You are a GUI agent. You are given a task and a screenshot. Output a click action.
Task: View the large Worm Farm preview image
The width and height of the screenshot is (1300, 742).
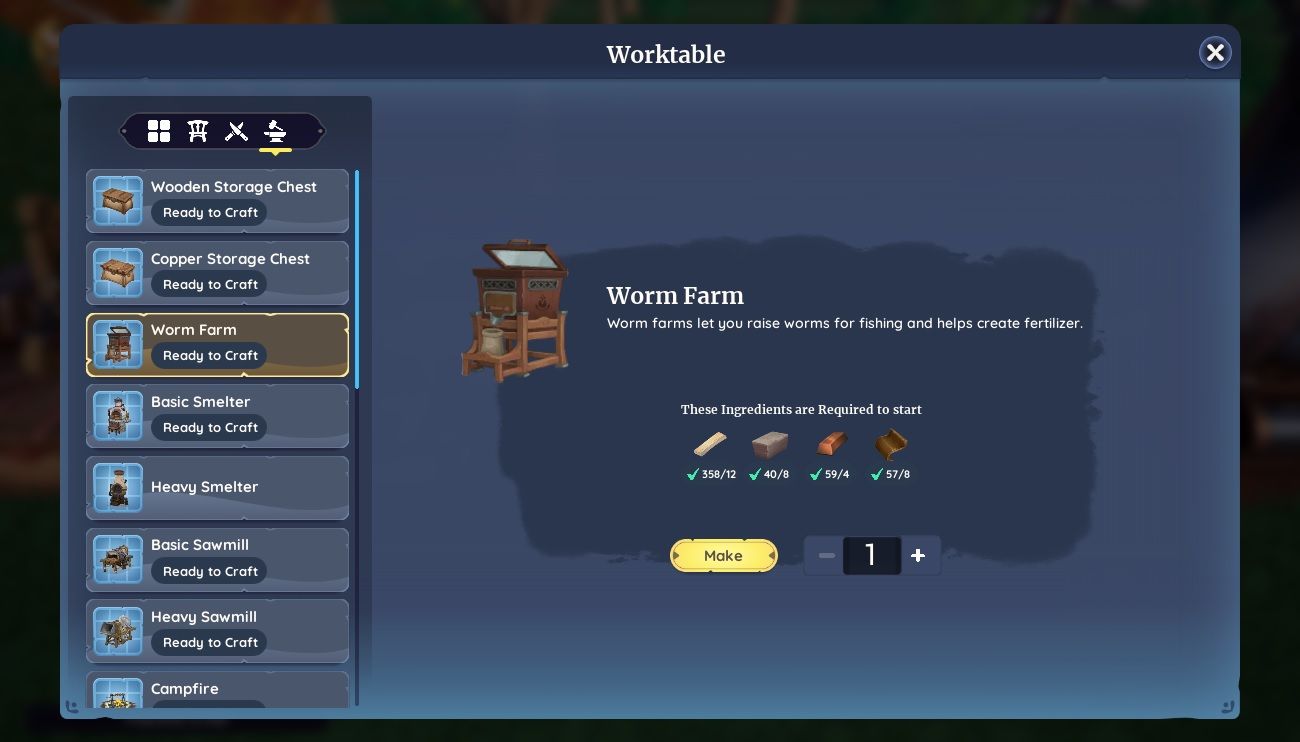pos(516,307)
